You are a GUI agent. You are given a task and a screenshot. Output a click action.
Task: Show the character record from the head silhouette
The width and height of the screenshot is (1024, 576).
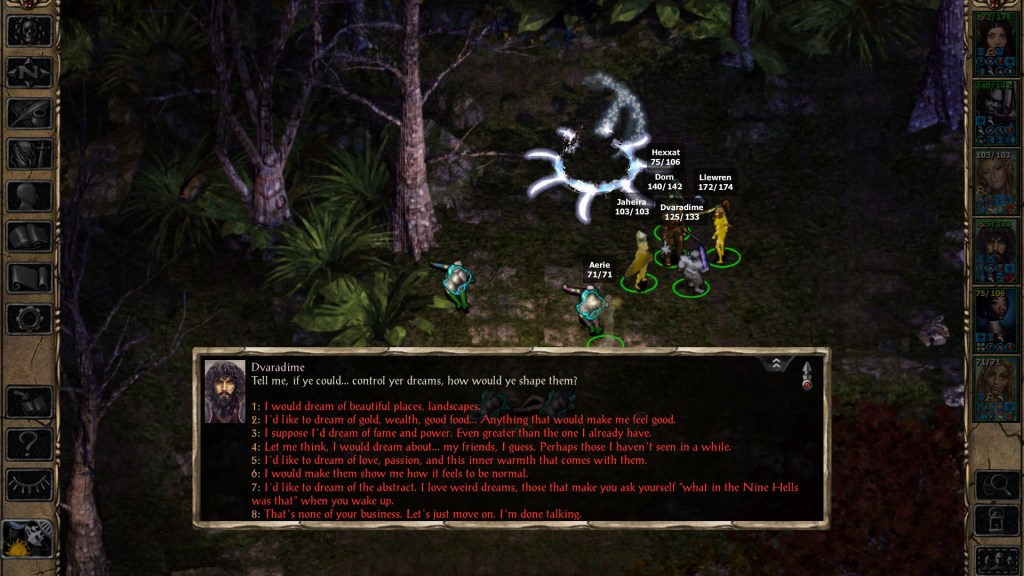pos(29,195)
